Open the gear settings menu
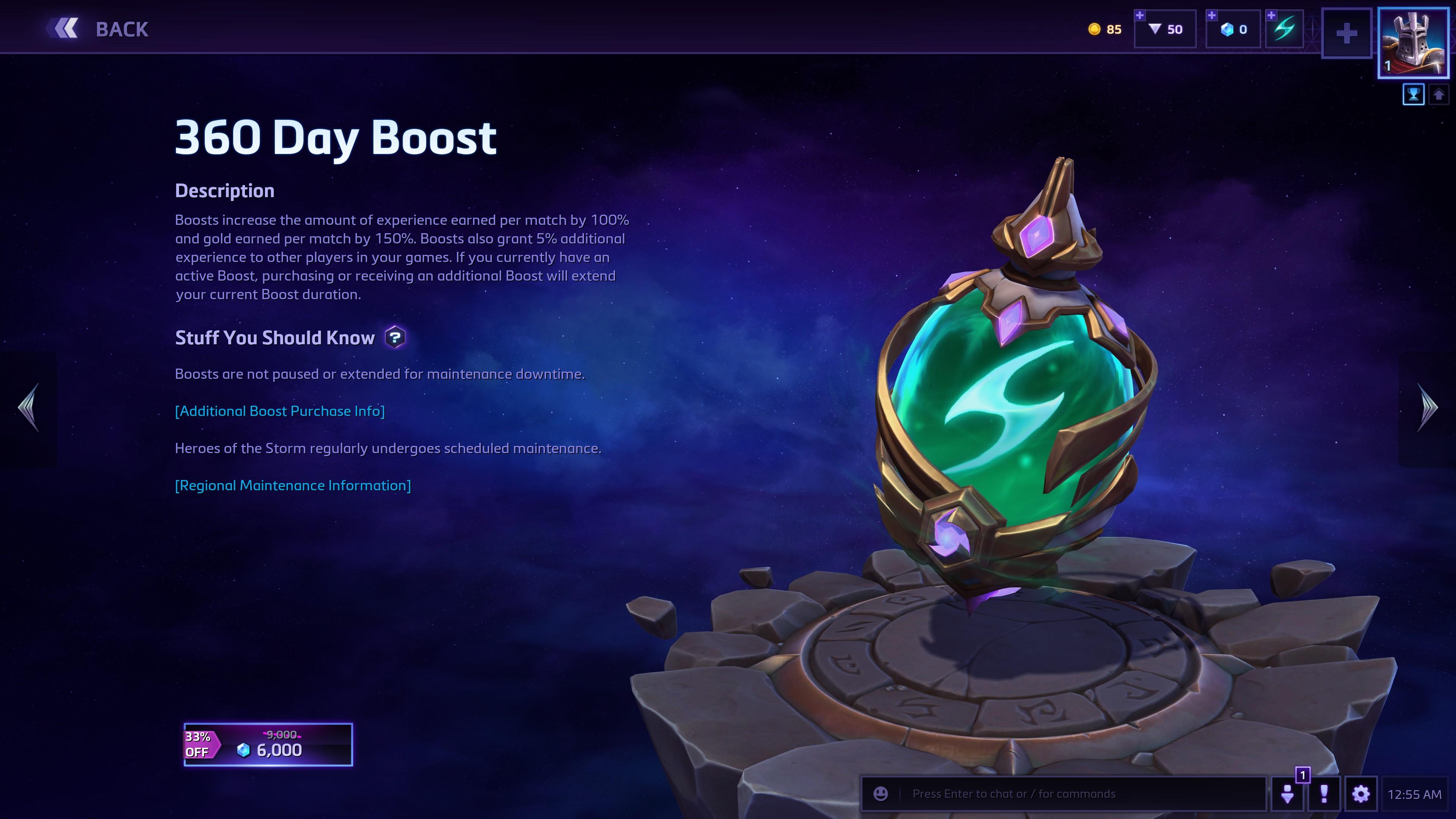 1360,794
